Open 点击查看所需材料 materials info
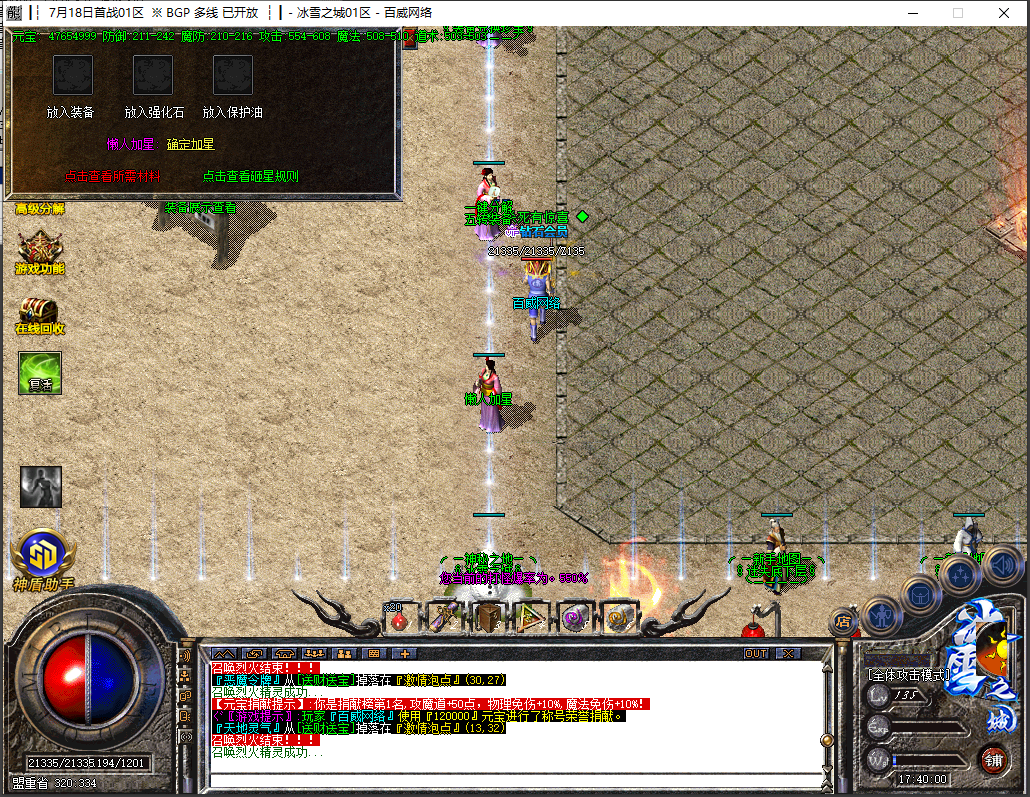Screen dimensions: 1030x797 click(x=113, y=176)
